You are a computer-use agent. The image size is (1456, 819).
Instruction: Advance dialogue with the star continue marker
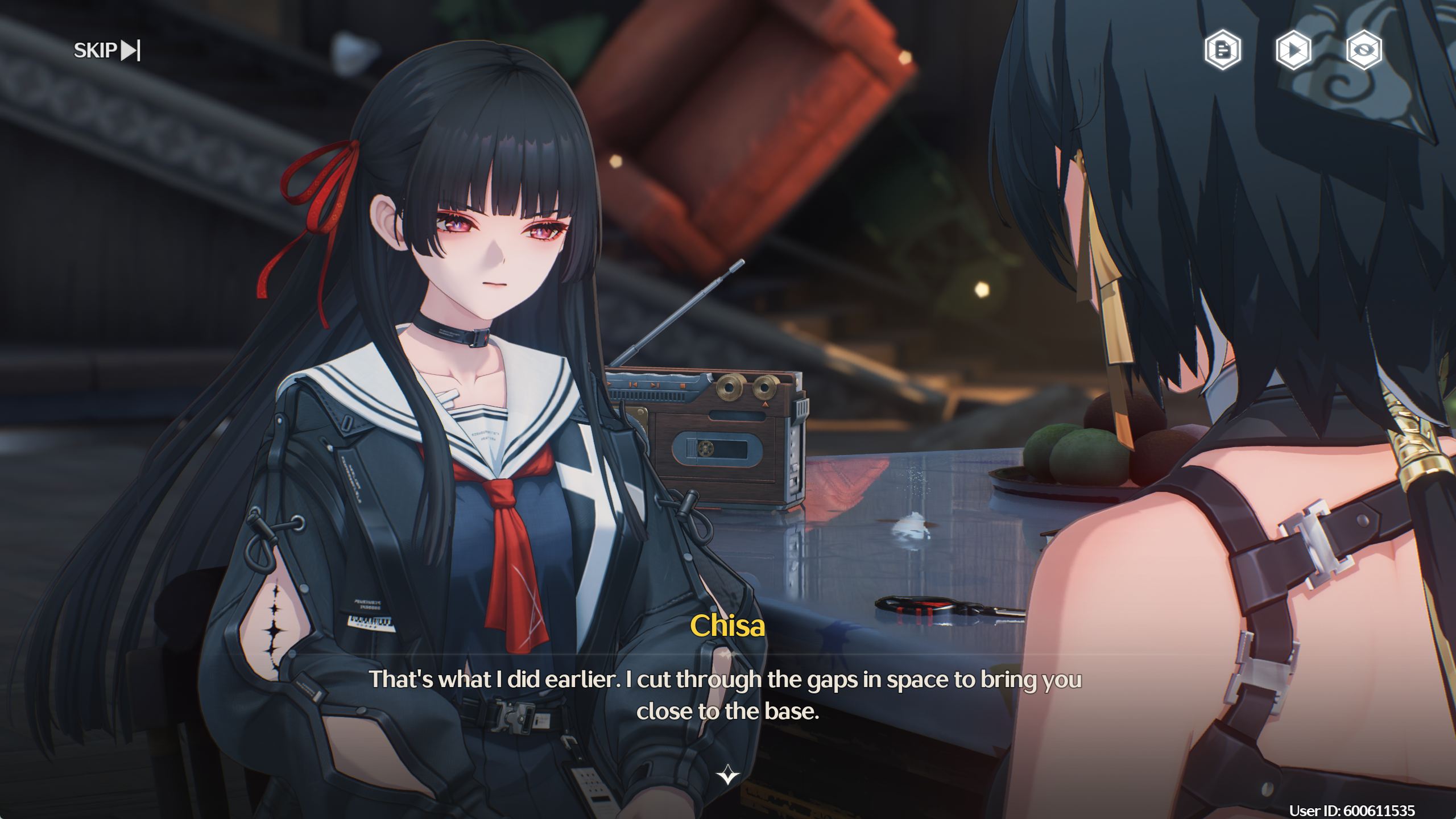[x=727, y=775]
